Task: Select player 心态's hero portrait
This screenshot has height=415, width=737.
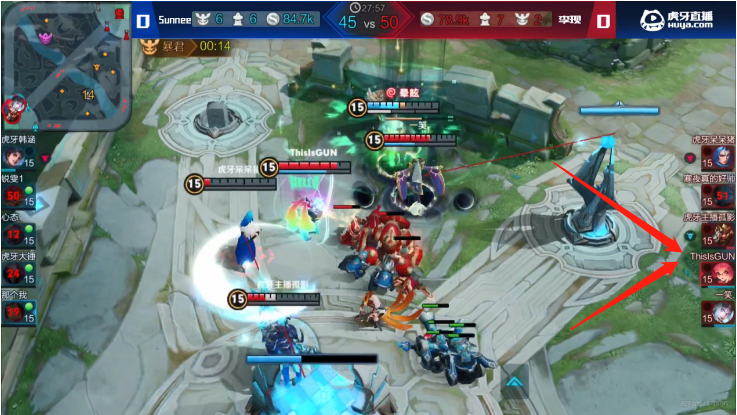Action: point(15,235)
